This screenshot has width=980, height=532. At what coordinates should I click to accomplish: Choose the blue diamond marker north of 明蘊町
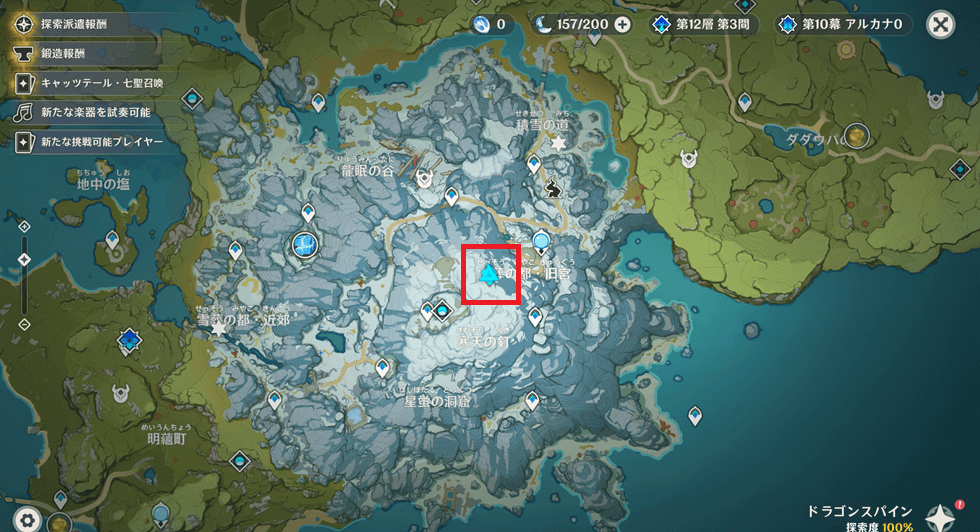tap(129, 340)
